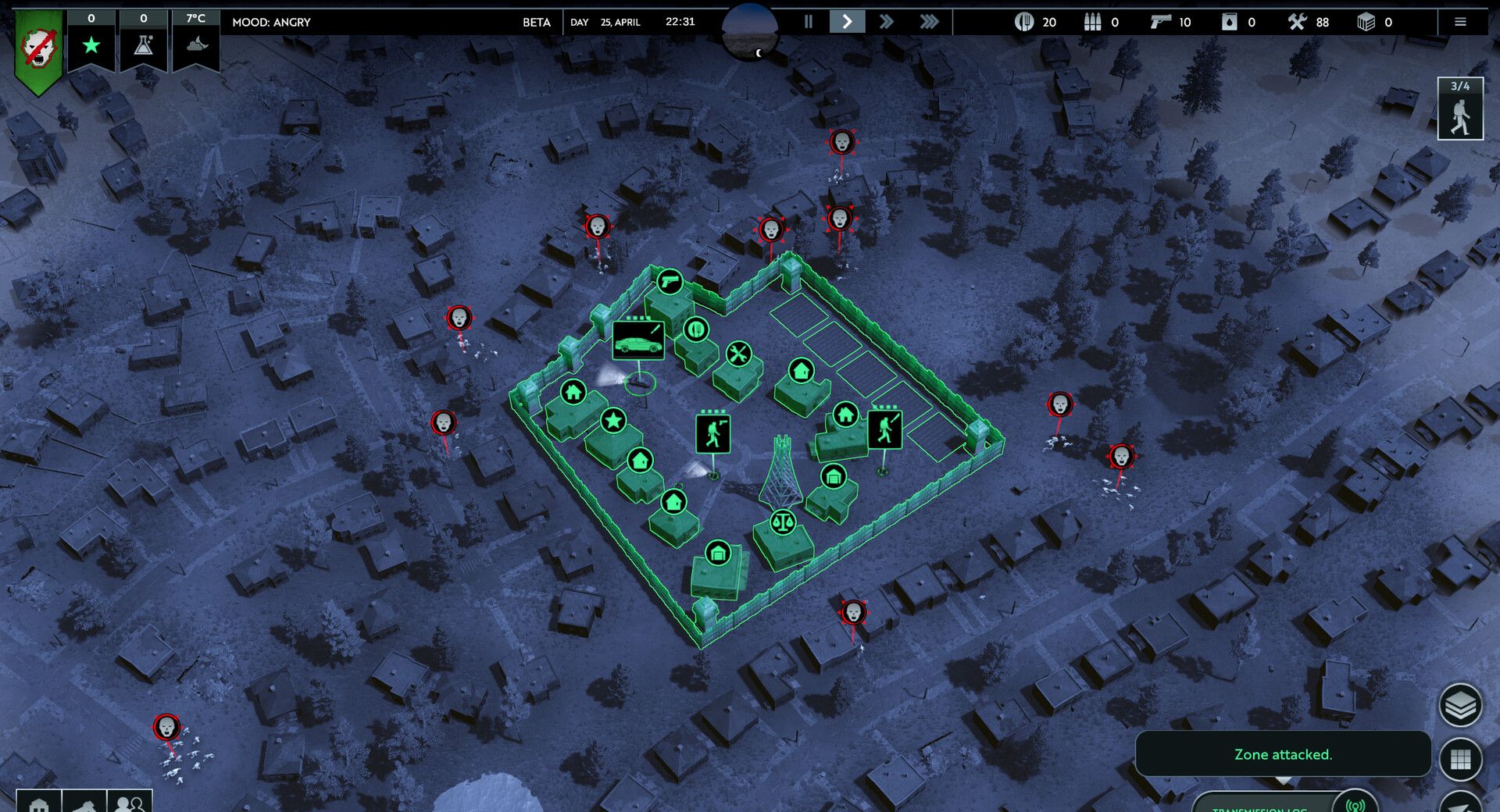The image size is (1500, 812).
Task: Click the 'Zone attacked.' notification
Action: [x=1283, y=754]
